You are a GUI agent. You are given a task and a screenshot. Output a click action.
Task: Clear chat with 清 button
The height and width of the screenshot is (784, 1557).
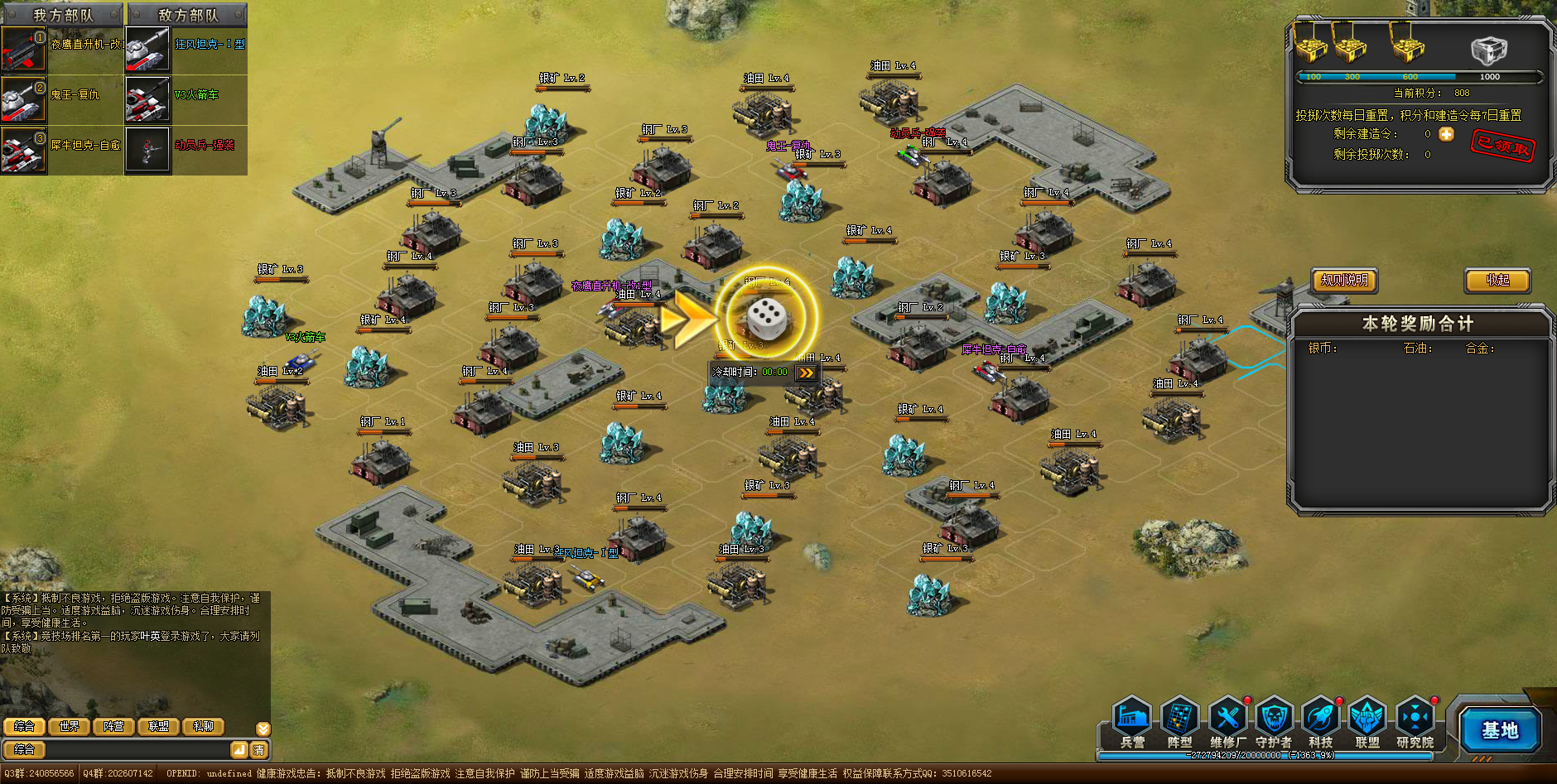click(259, 750)
